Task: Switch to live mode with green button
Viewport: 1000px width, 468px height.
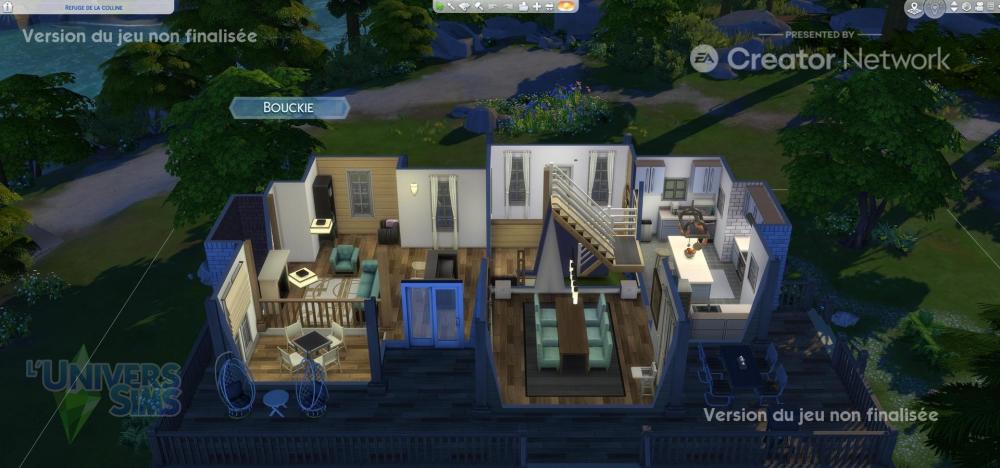Action: [x=439, y=6]
